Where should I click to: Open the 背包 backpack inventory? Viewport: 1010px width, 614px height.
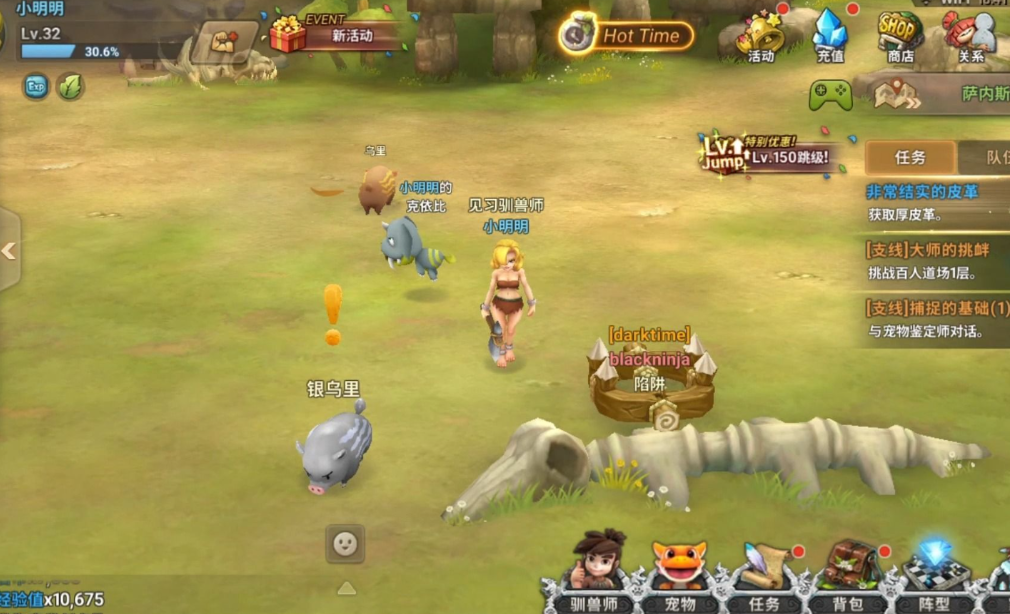tap(848, 574)
